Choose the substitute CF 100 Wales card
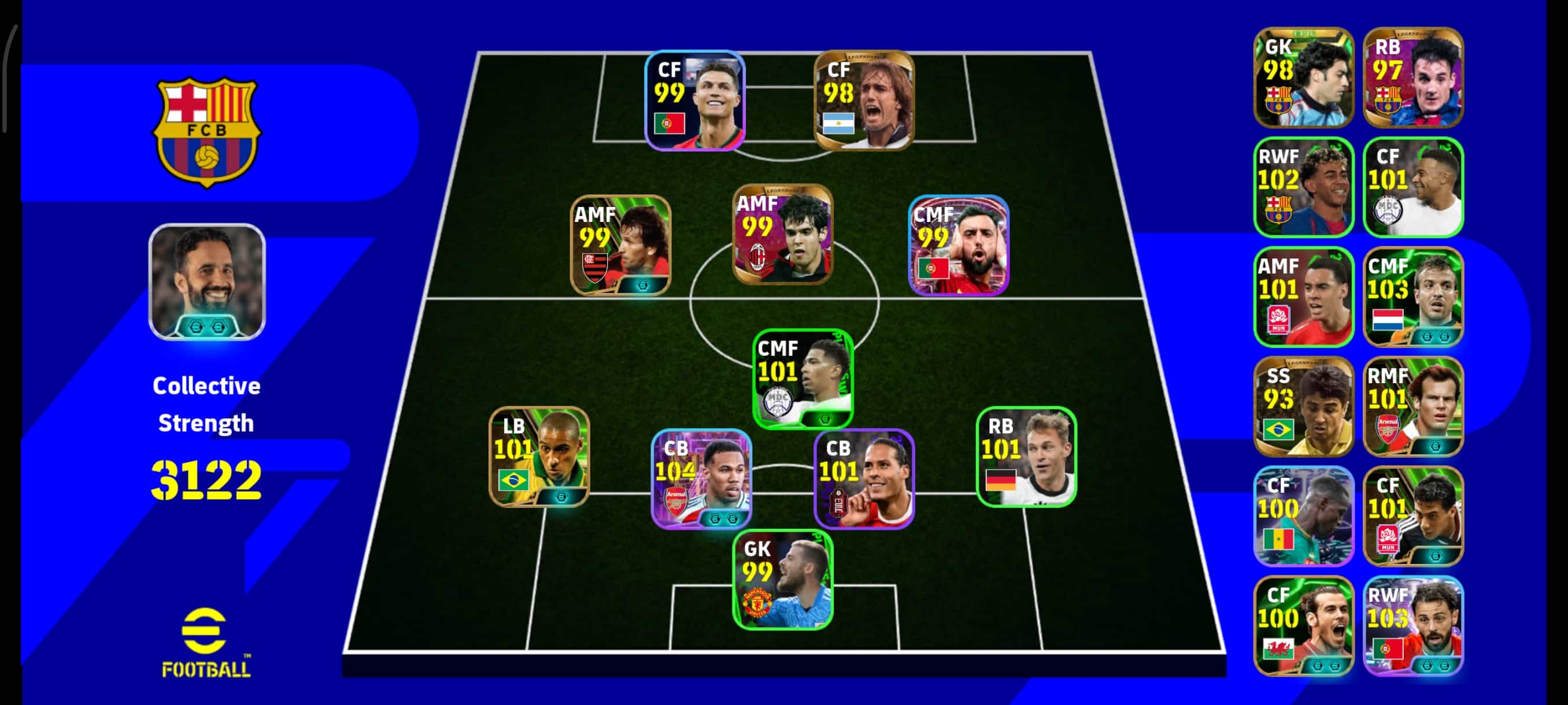Viewport: 1568px width, 705px height. (1303, 625)
